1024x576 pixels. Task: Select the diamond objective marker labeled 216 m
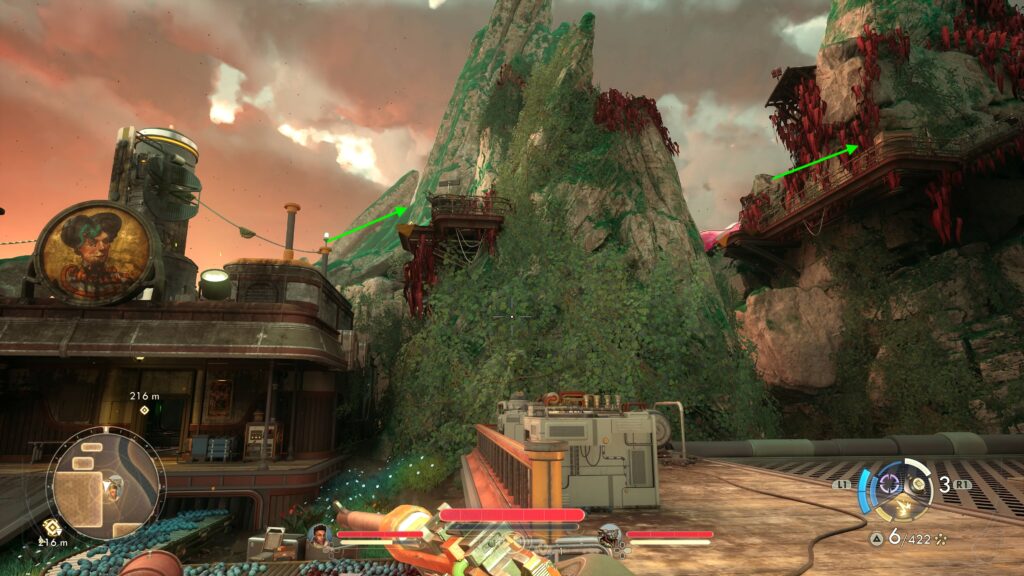pyautogui.click(x=145, y=410)
